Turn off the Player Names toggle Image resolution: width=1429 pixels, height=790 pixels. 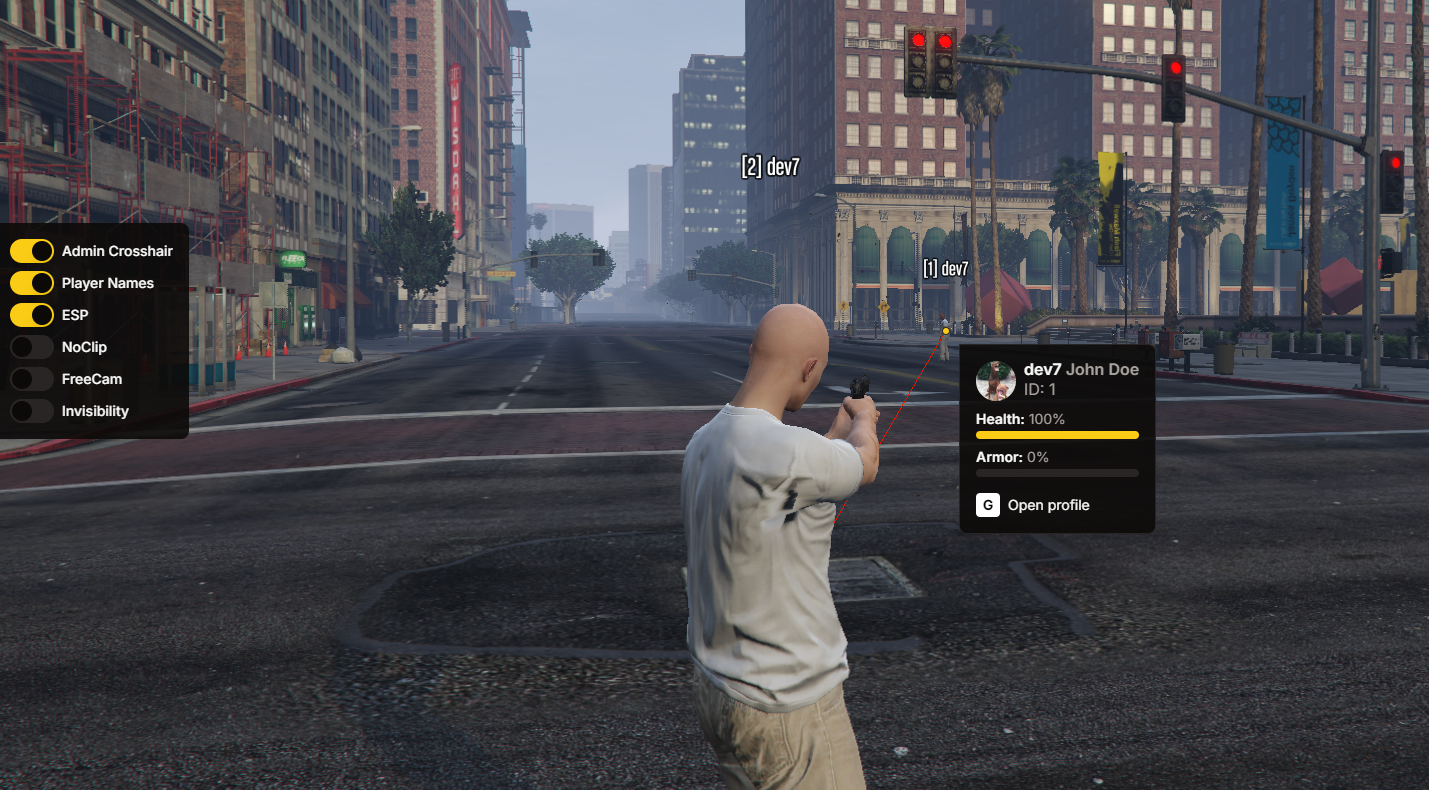click(x=32, y=283)
